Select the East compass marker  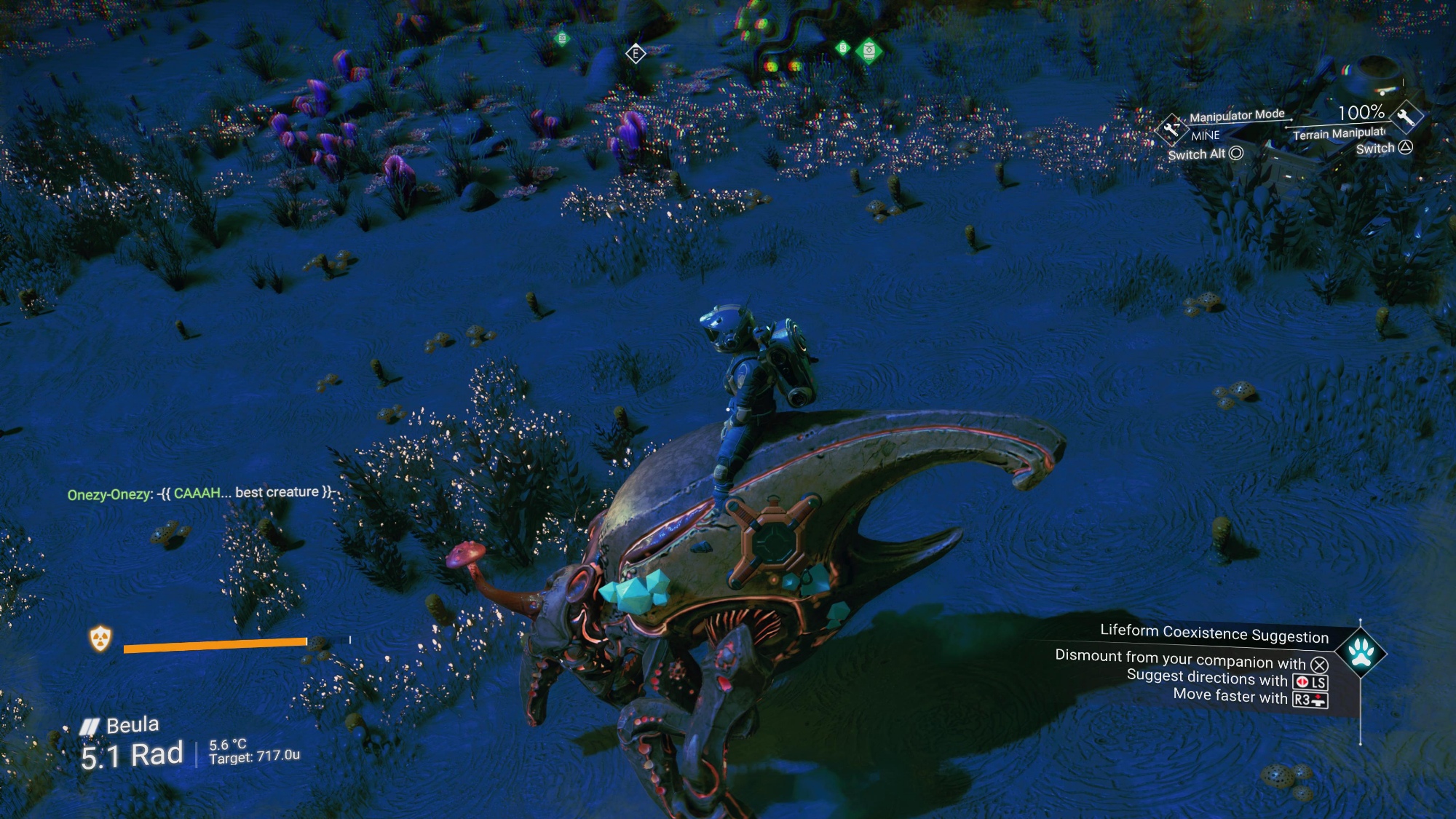pos(636,53)
